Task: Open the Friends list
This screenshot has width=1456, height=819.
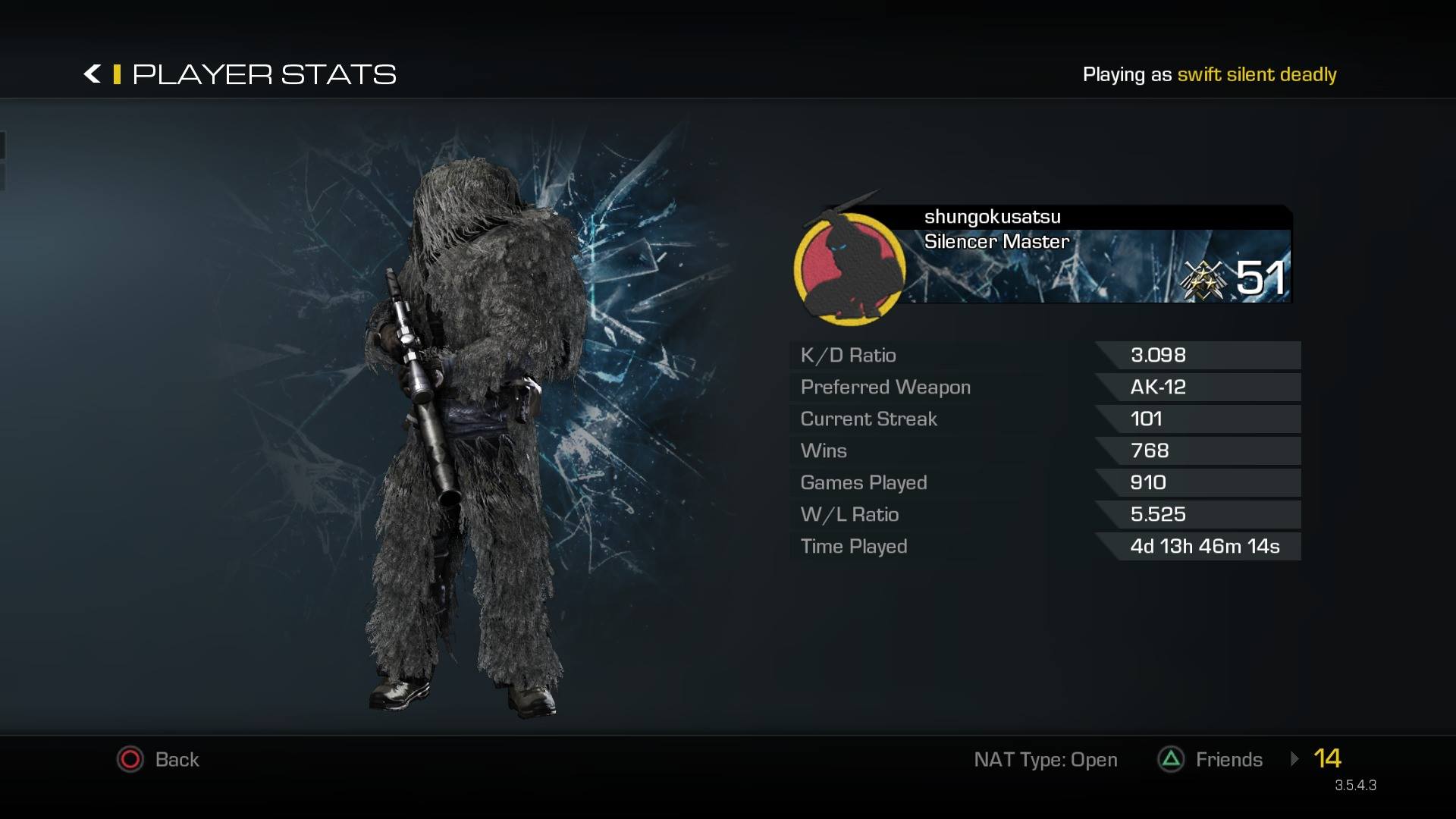Action: pyautogui.click(x=1210, y=759)
